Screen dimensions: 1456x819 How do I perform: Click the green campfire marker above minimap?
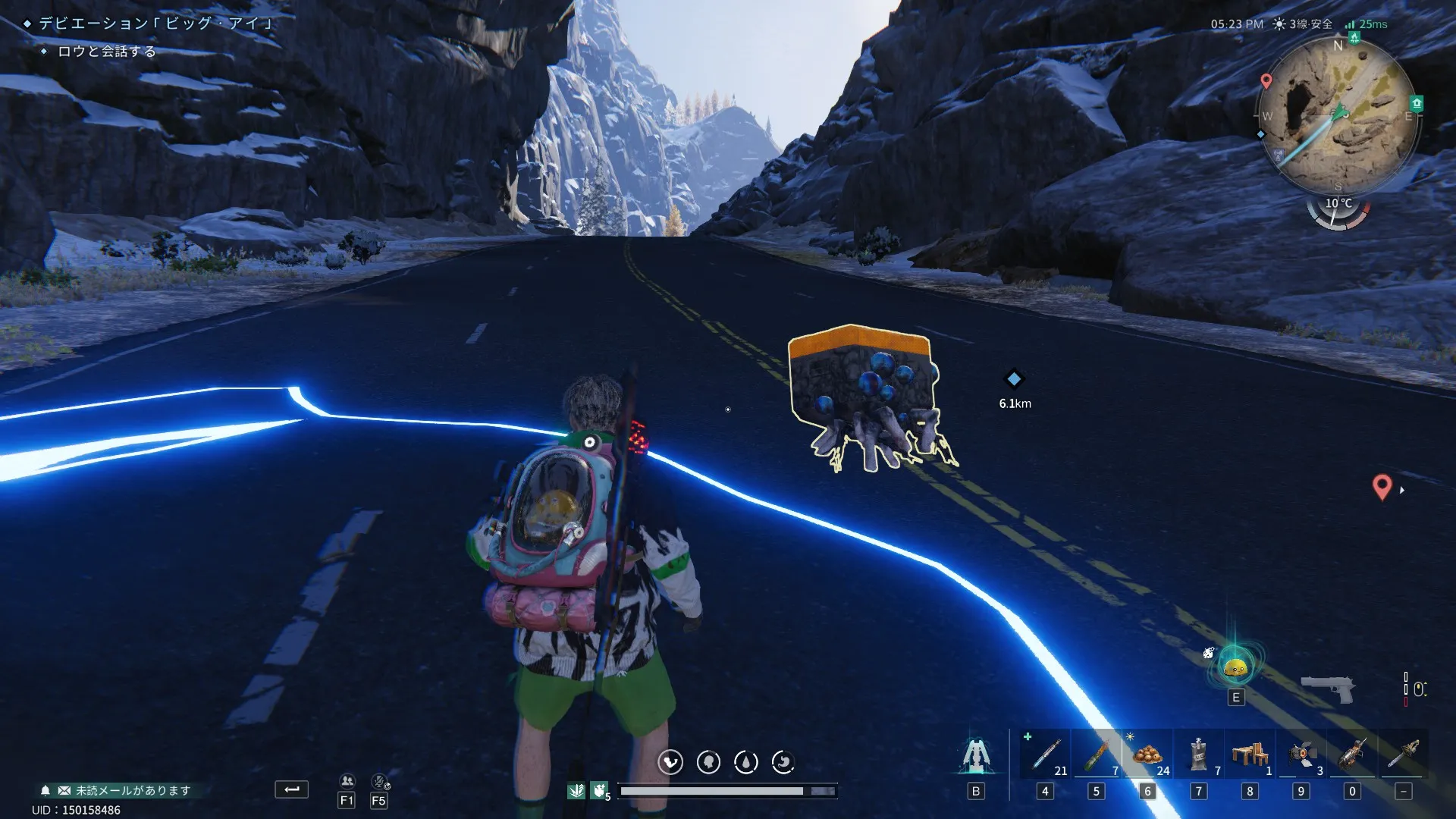(1354, 38)
